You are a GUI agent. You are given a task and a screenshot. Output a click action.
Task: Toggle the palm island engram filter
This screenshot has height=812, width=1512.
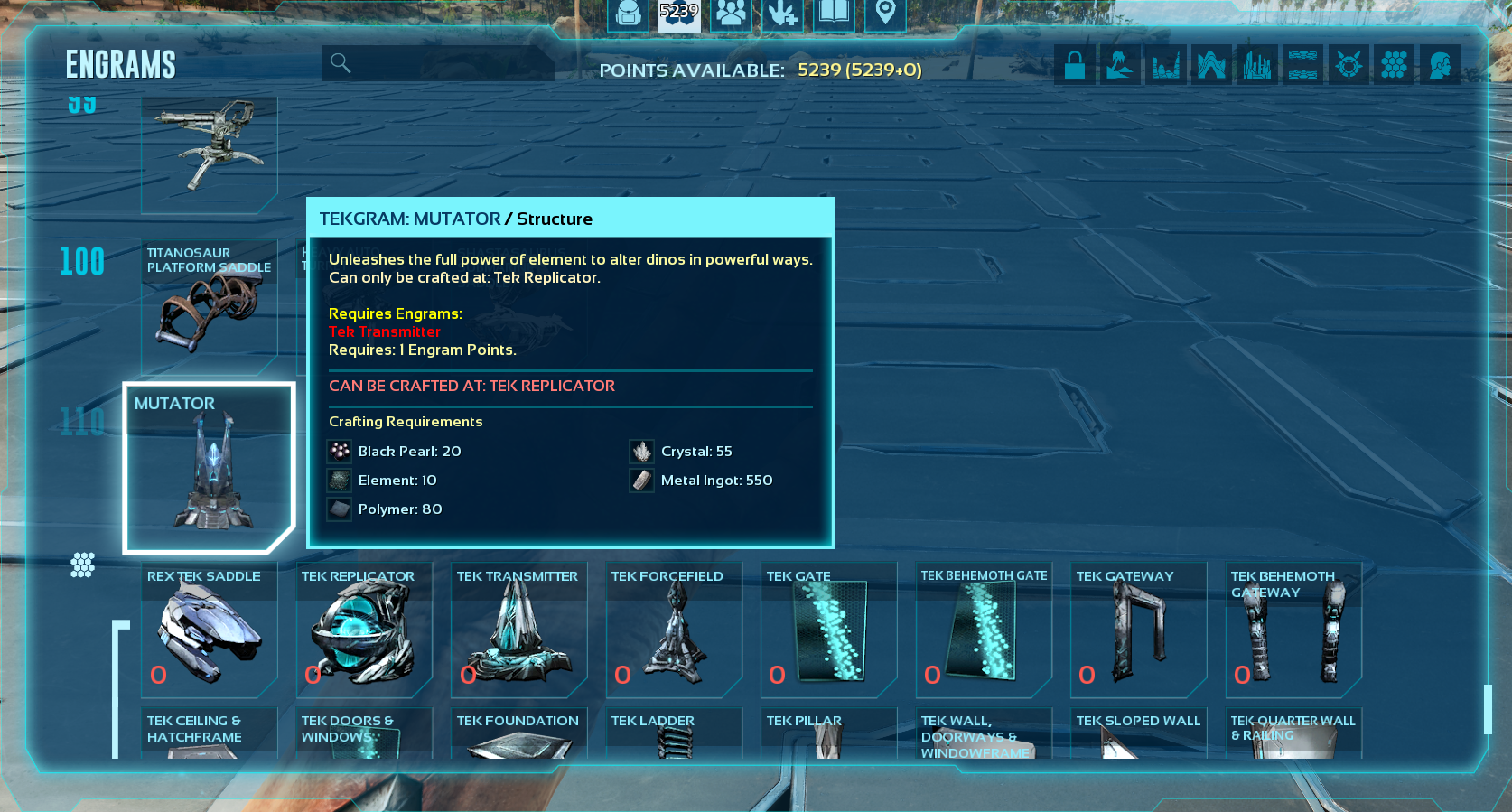point(1120,65)
